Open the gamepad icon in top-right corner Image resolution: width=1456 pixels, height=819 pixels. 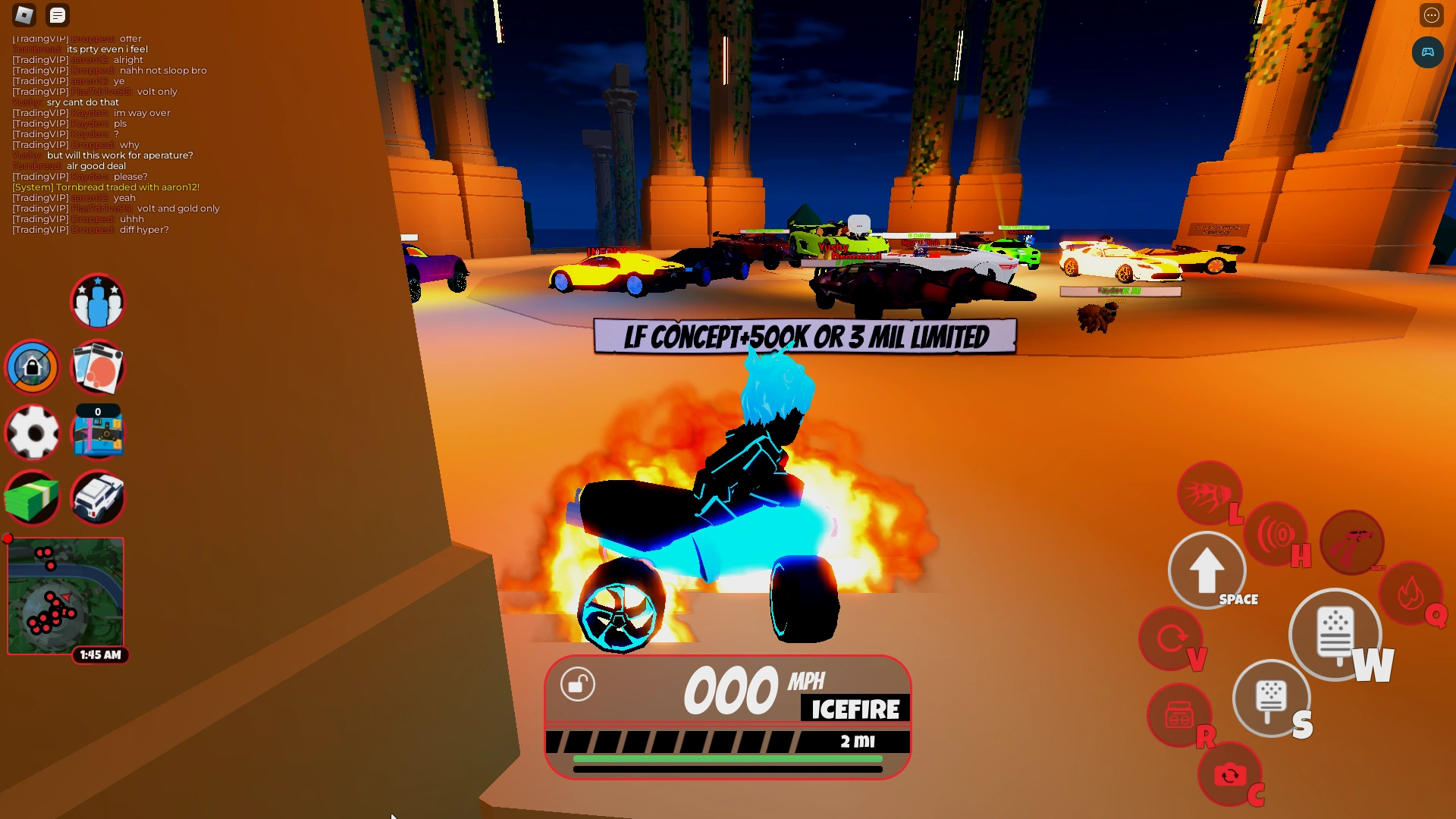tap(1429, 52)
